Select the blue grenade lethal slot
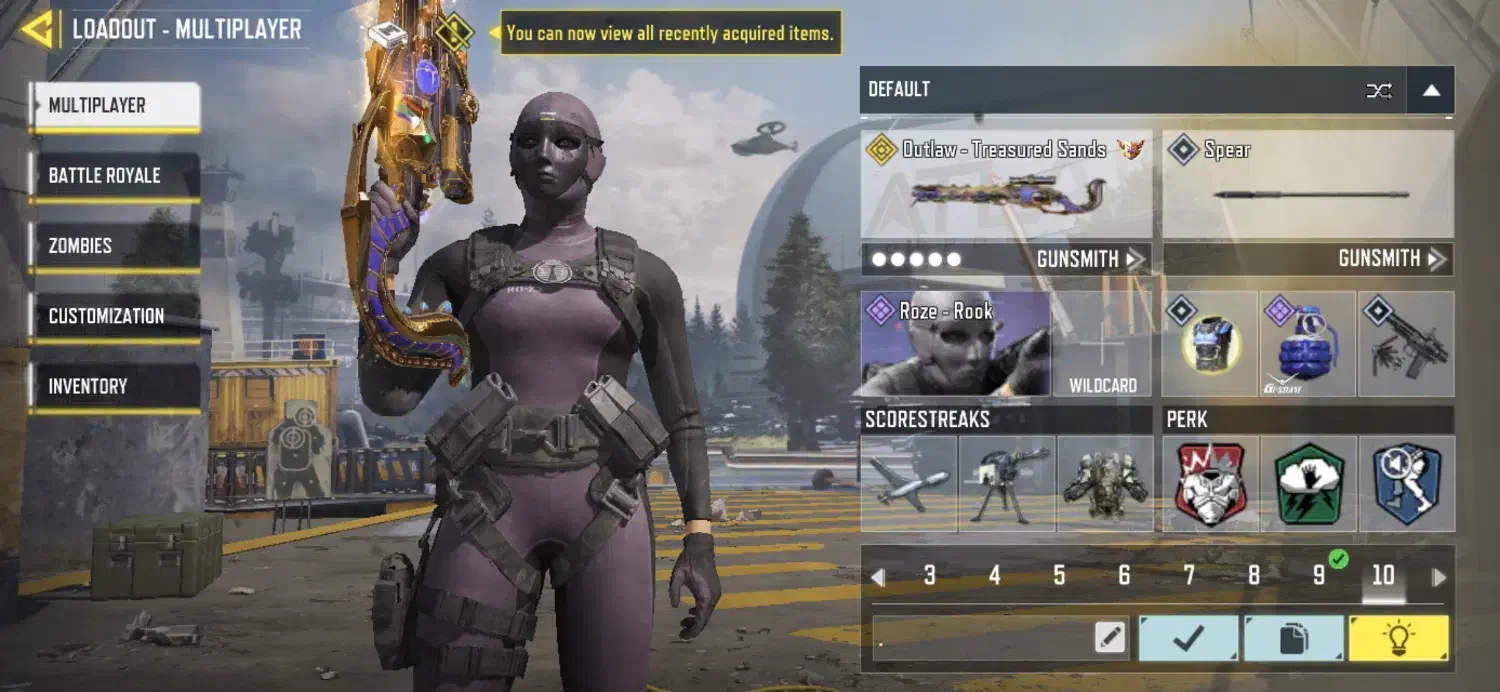This screenshot has height=692, width=1500. tap(1308, 344)
